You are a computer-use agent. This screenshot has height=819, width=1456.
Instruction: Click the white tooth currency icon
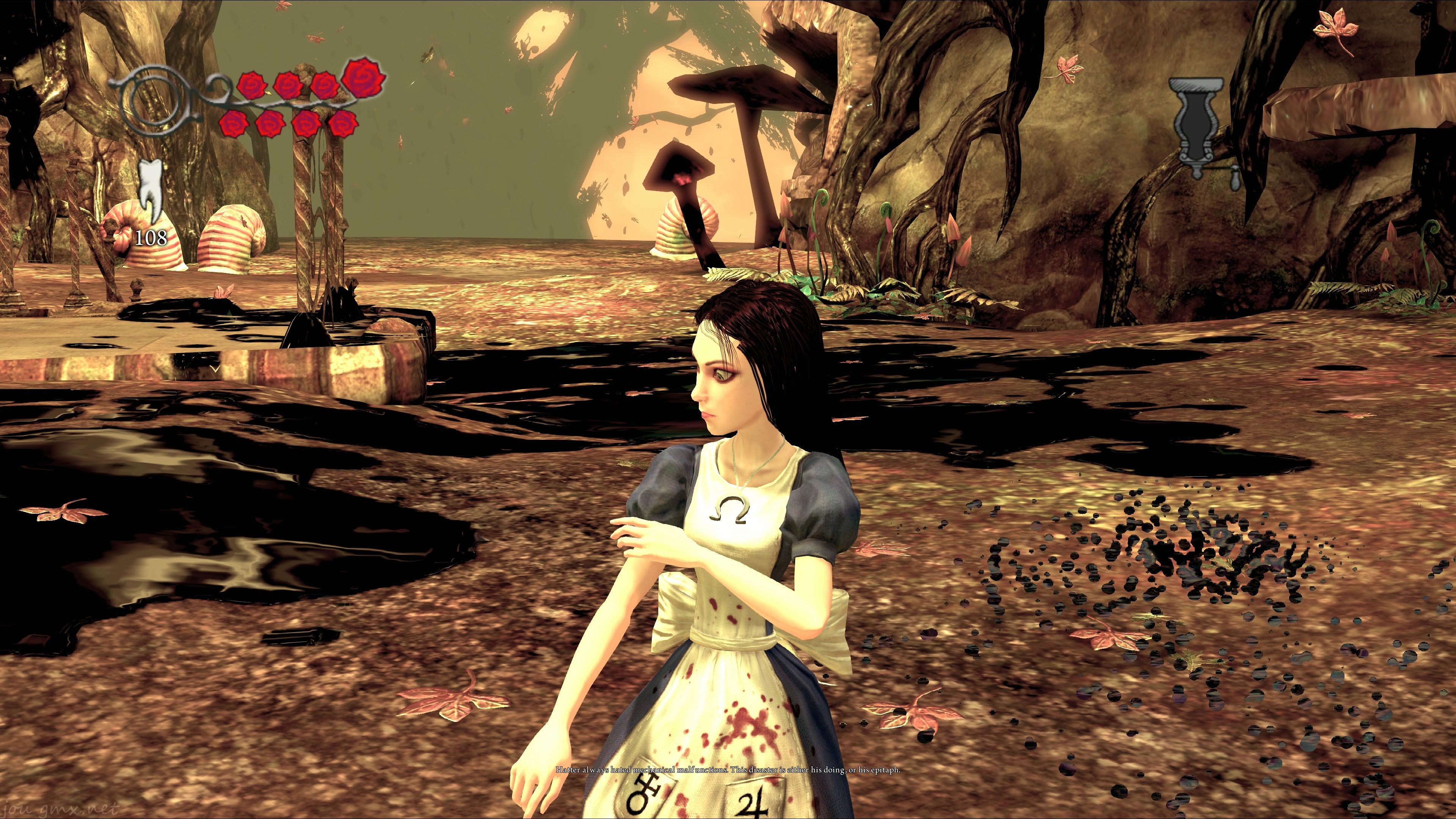(x=151, y=189)
